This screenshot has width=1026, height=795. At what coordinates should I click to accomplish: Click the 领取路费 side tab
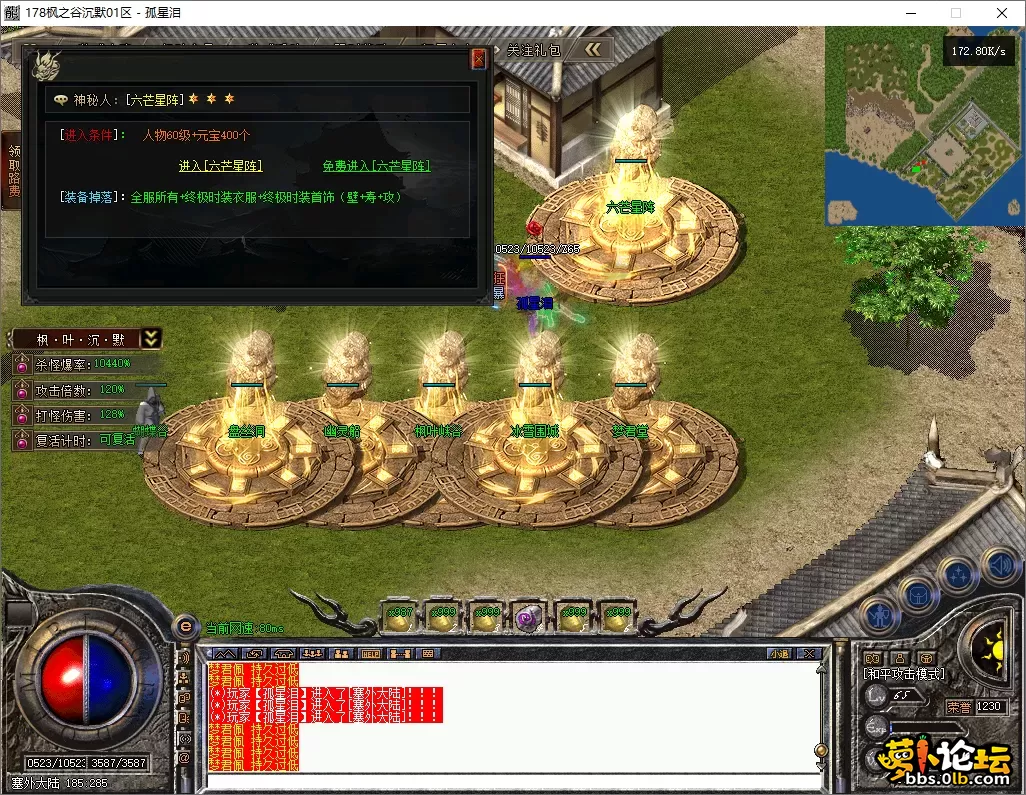[x=13, y=170]
